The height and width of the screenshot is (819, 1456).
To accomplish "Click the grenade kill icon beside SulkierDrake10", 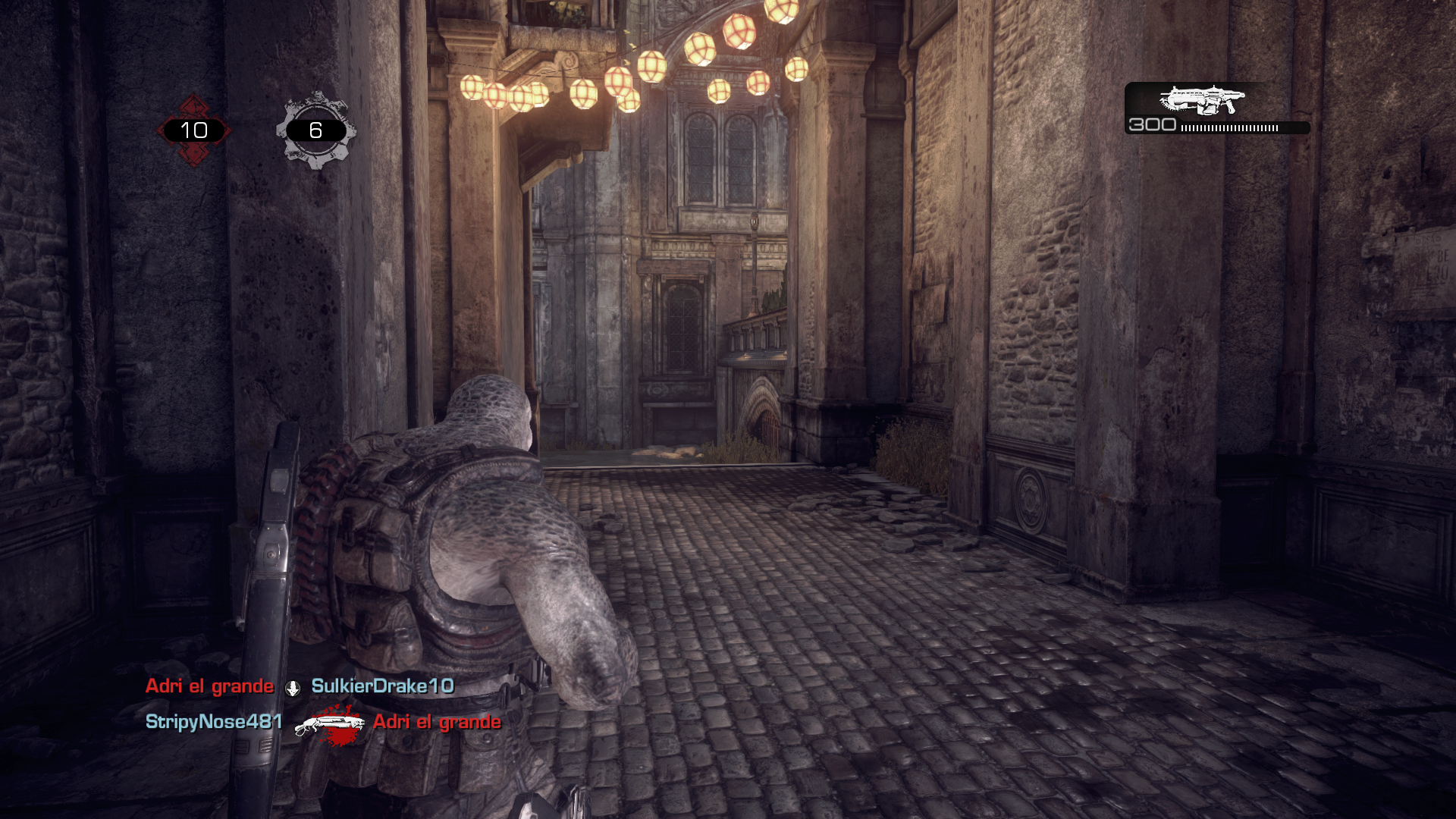I will point(293,688).
